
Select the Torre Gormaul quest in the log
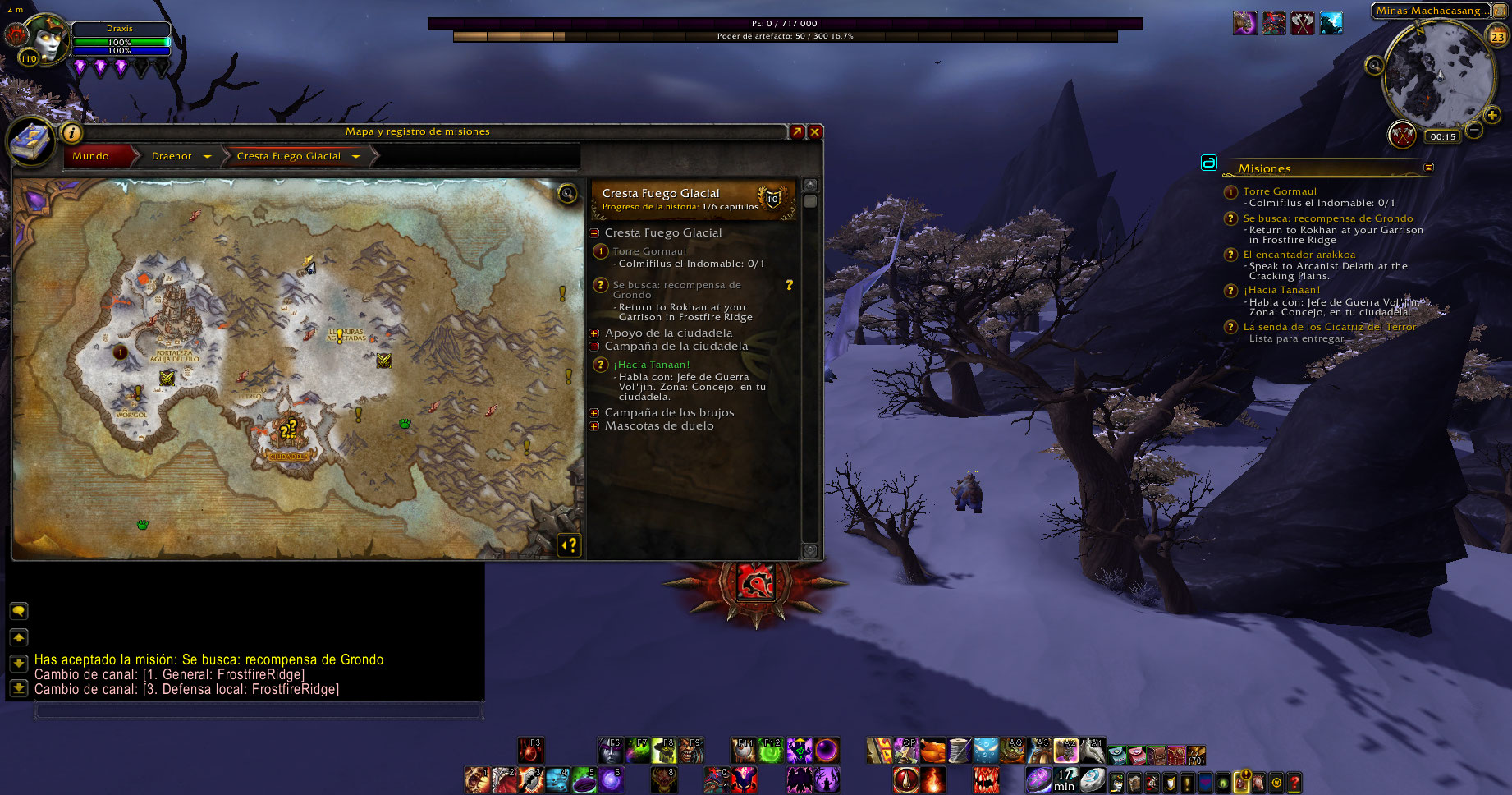pyautogui.click(x=649, y=251)
